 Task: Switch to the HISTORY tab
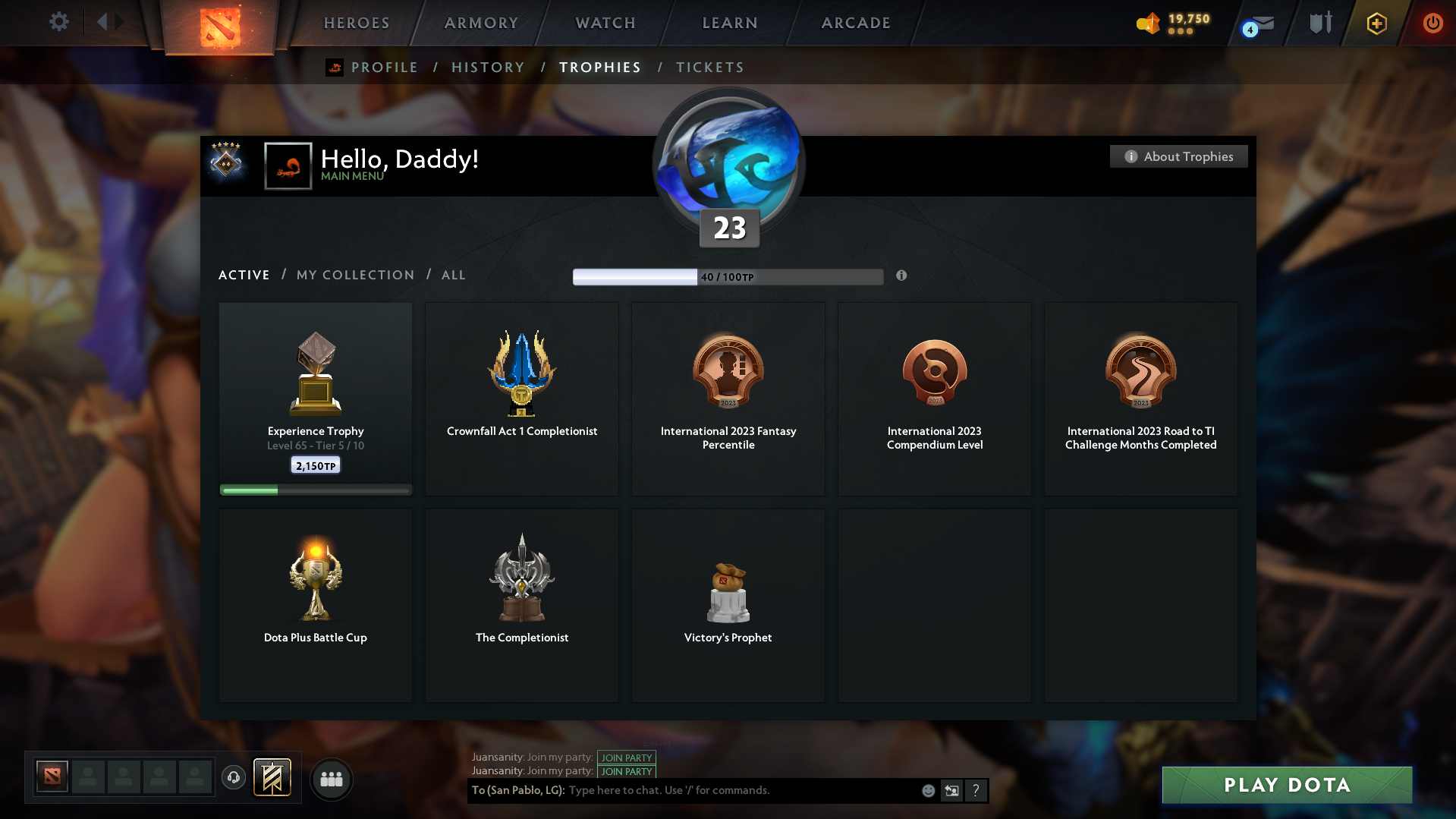(x=488, y=67)
